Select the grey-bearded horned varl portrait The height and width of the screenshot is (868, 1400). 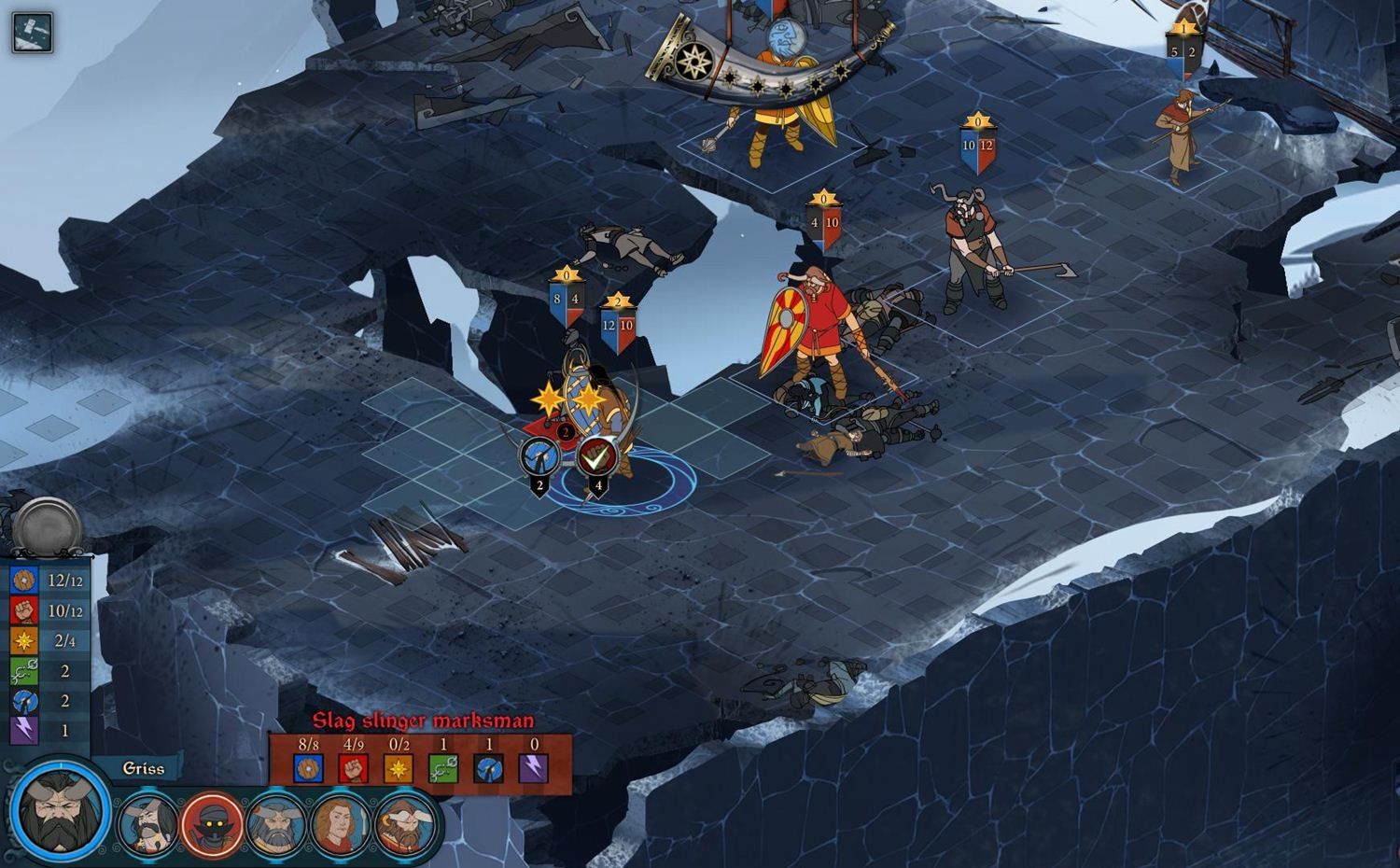click(277, 824)
